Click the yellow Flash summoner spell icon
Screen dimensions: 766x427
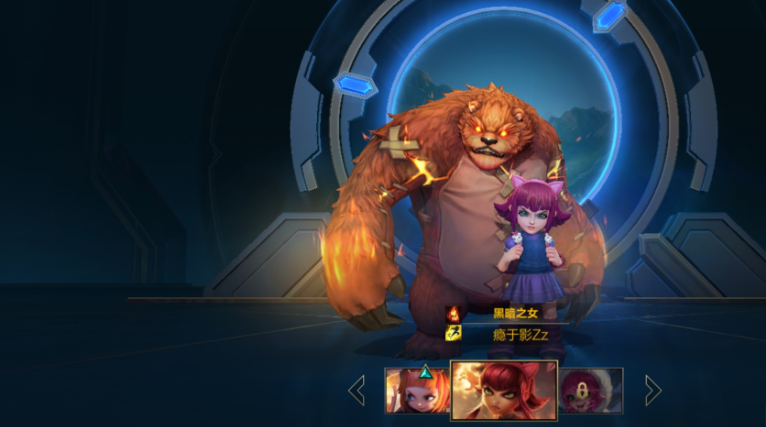pos(453,334)
